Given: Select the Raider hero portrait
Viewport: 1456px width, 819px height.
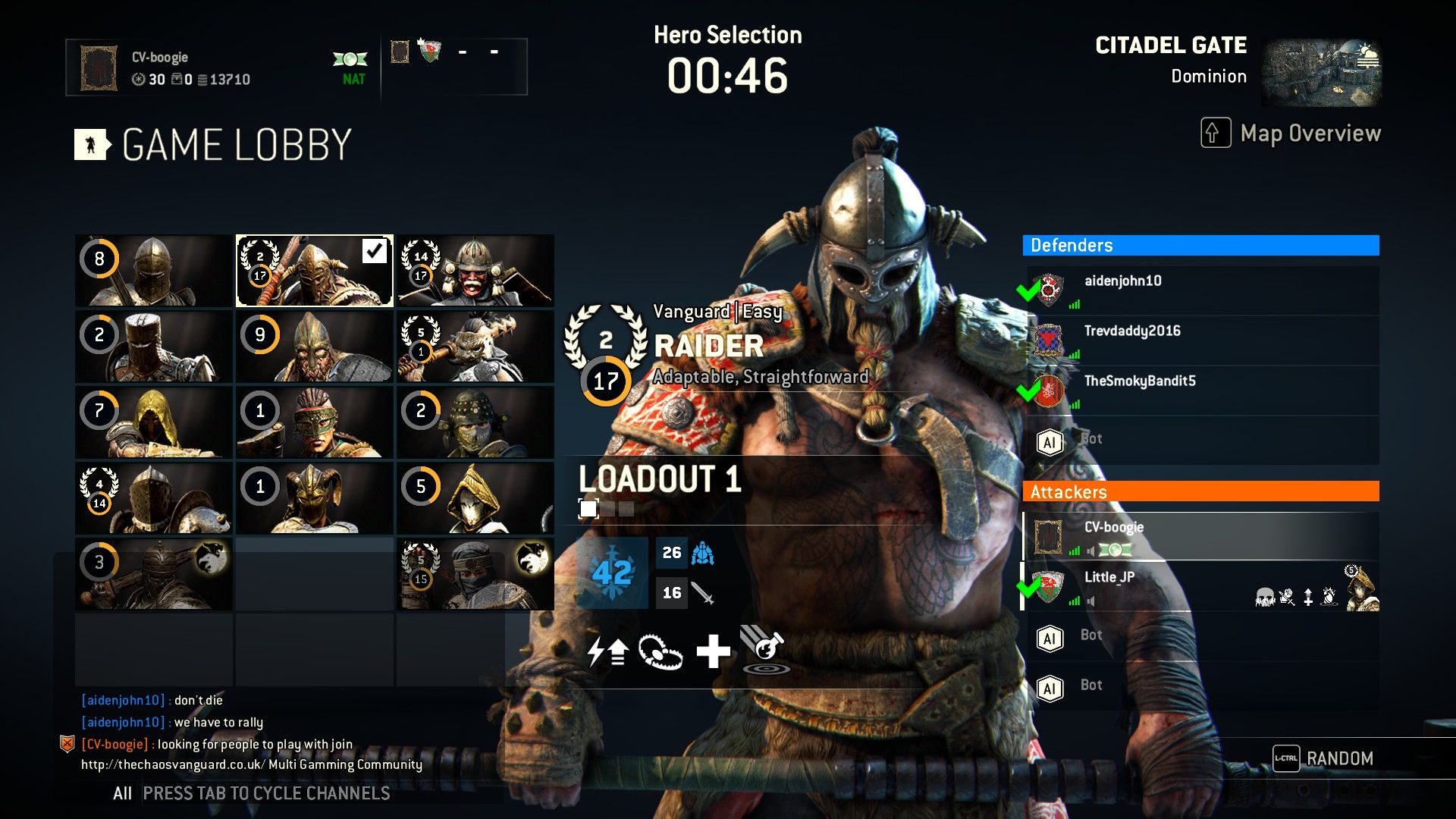Looking at the screenshot, I should pyautogui.click(x=314, y=271).
